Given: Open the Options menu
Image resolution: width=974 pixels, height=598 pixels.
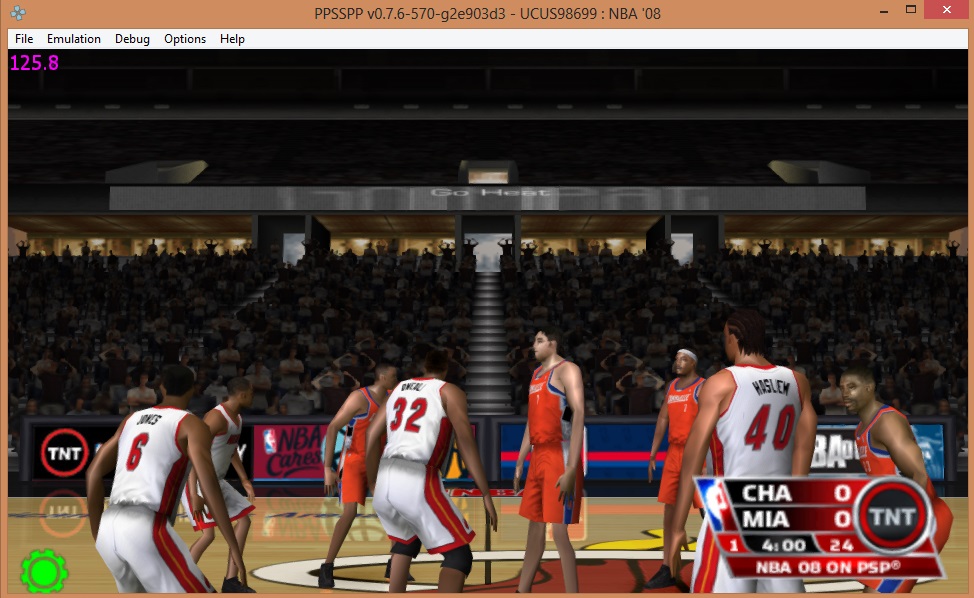Looking at the screenshot, I should point(185,39).
